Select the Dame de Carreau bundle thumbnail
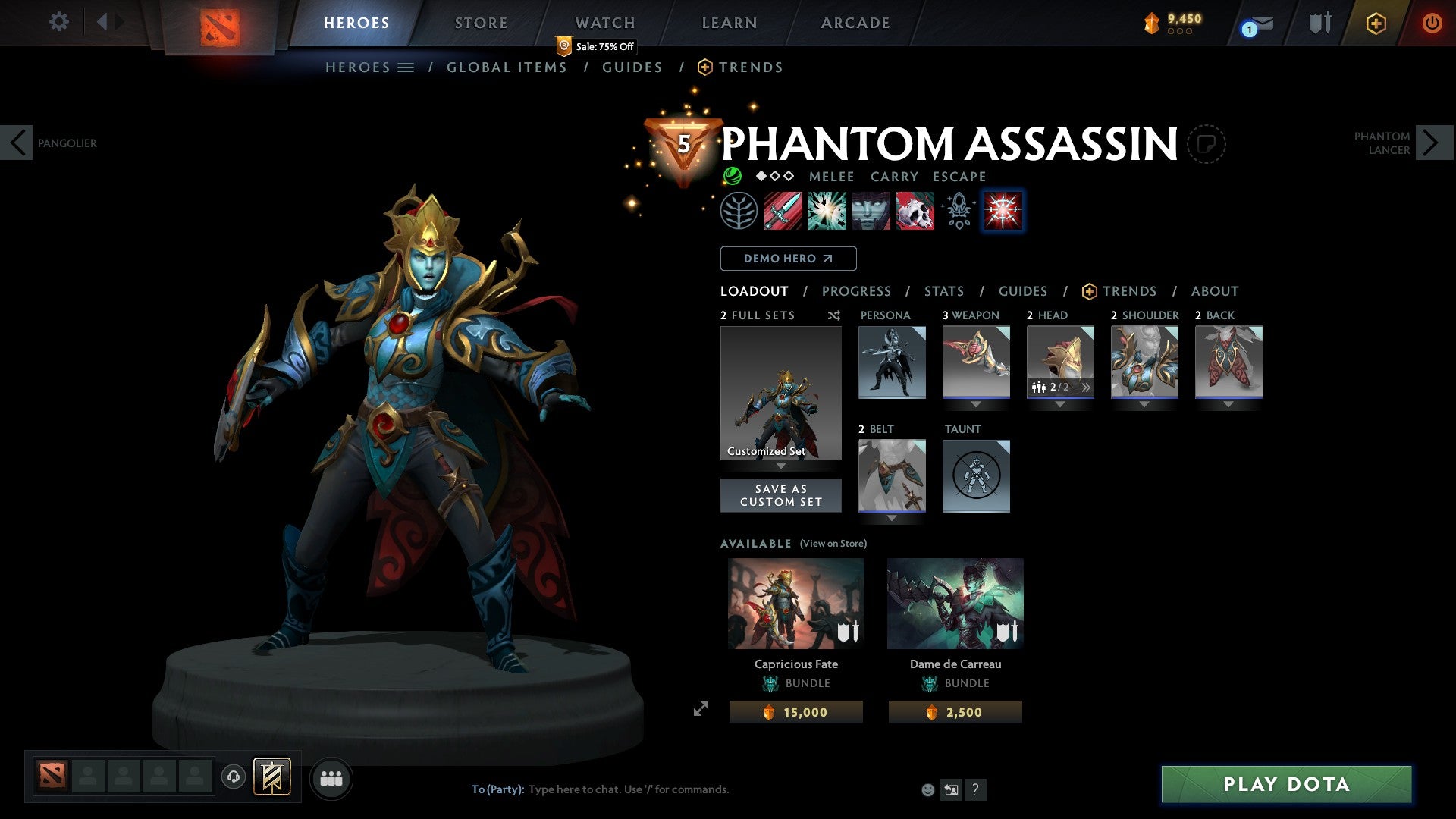This screenshot has width=1456, height=819. pyautogui.click(x=955, y=603)
